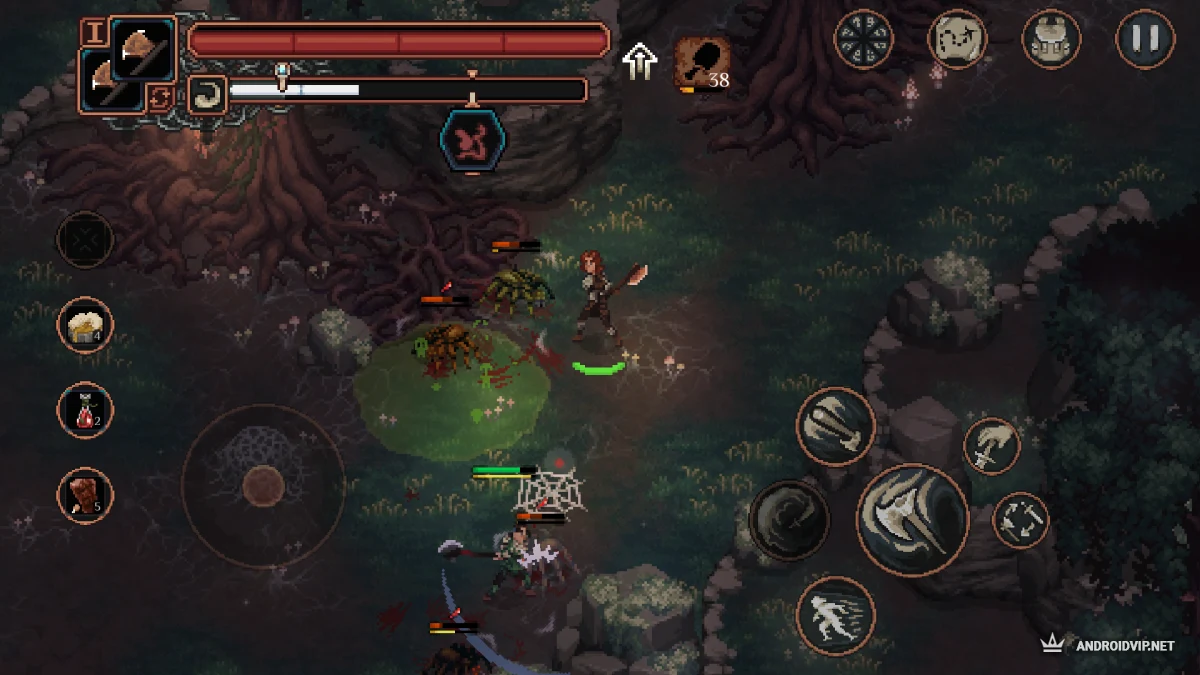This screenshot has height=675, width=1200.
Task: Open the parchment map
Action: [x=957, y=39]
